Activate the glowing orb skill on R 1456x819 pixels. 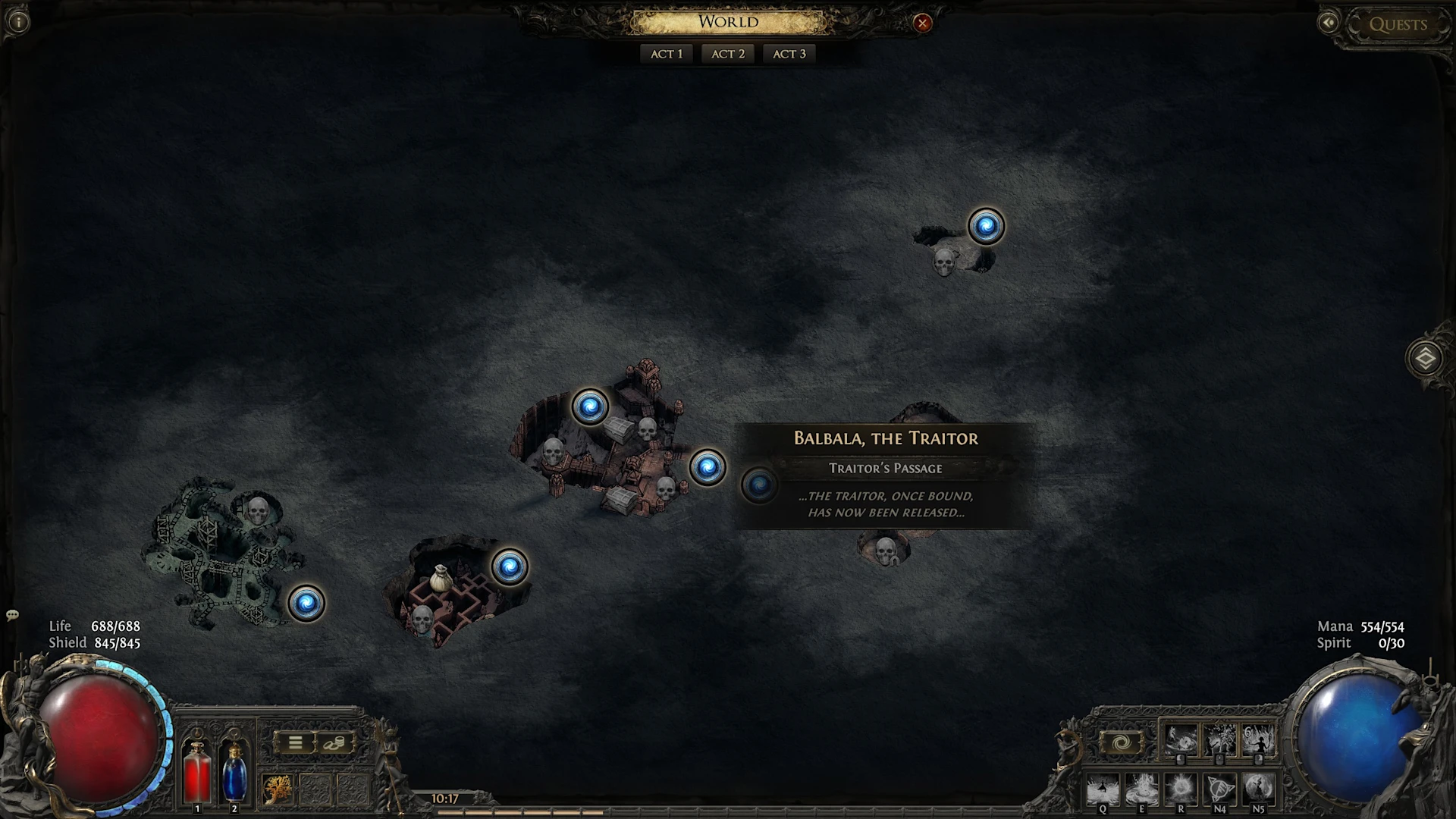point(1181,789)
